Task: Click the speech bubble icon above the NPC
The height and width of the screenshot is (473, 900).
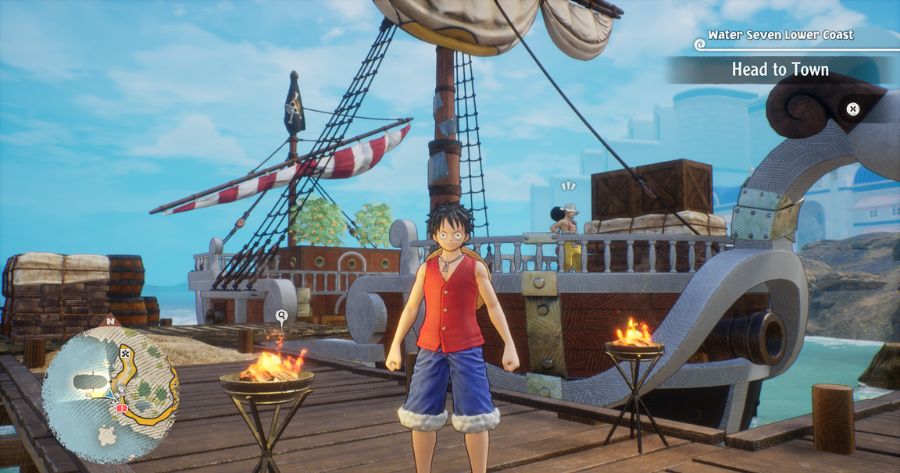Action: (569, 186)
